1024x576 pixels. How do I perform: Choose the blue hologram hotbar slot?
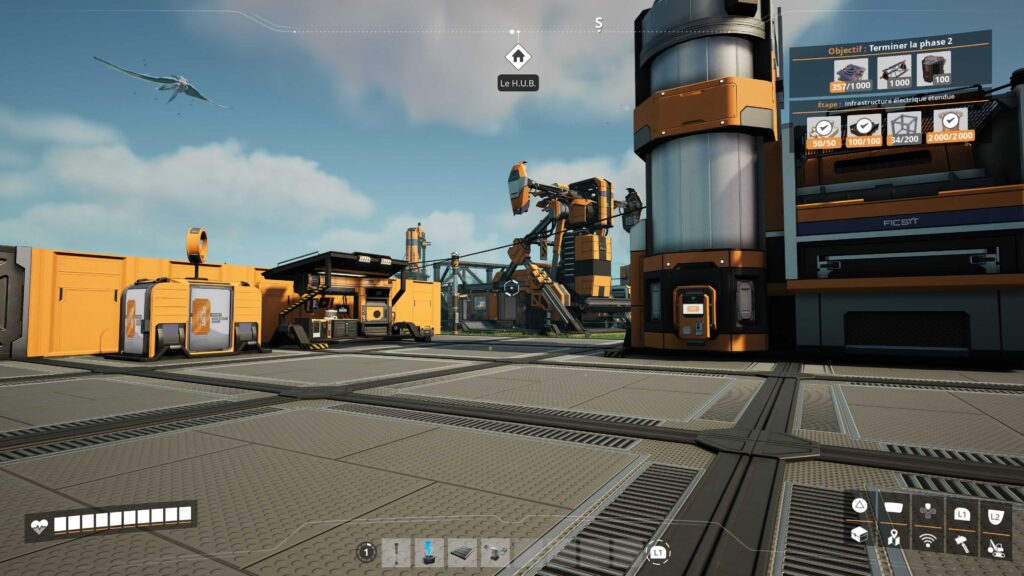[430, 551]
